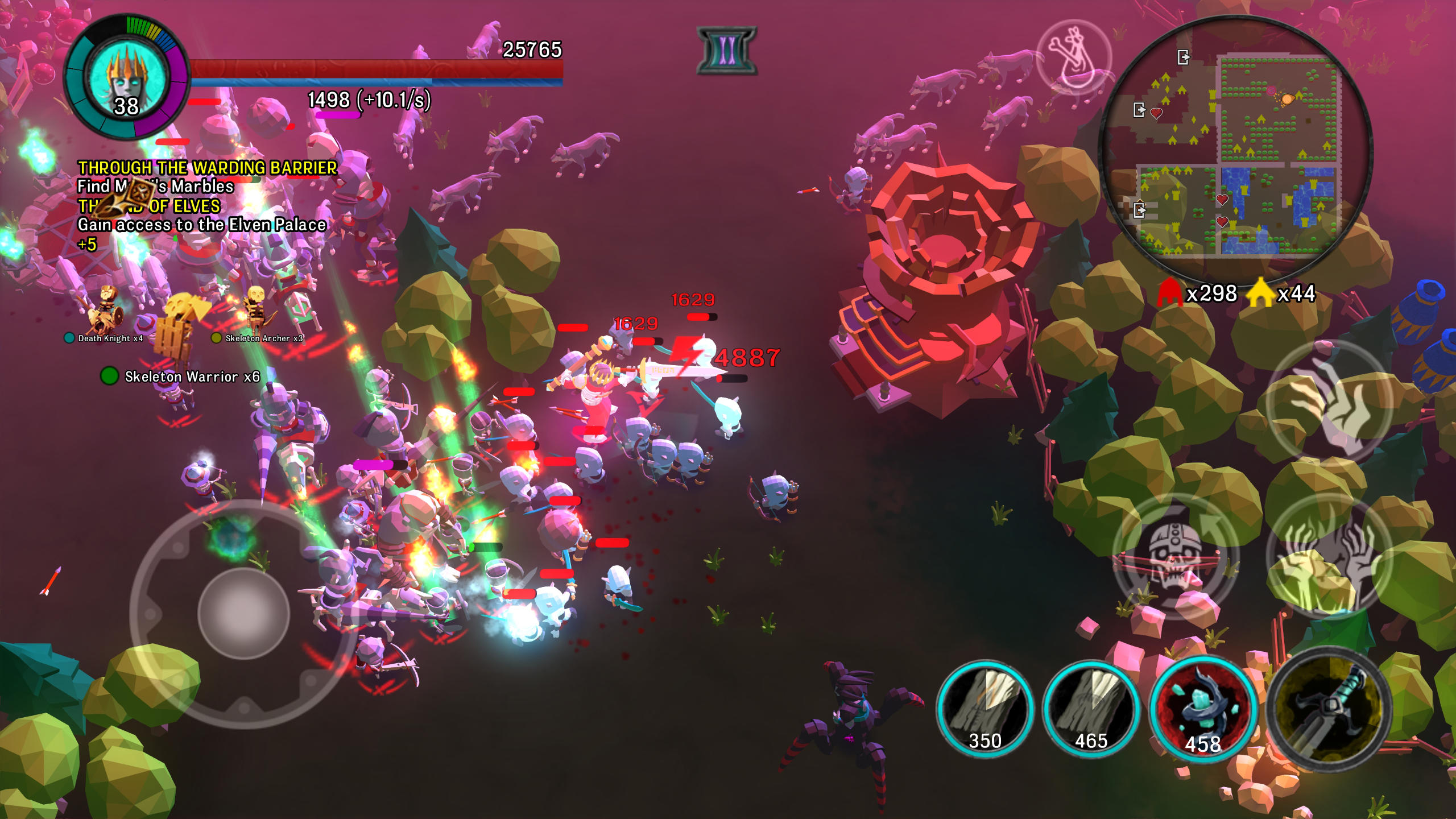This screenshot has height=819, width=1456.
Task: Tap the glowing bone pet indicator
Action: [x=1075, y=55]
